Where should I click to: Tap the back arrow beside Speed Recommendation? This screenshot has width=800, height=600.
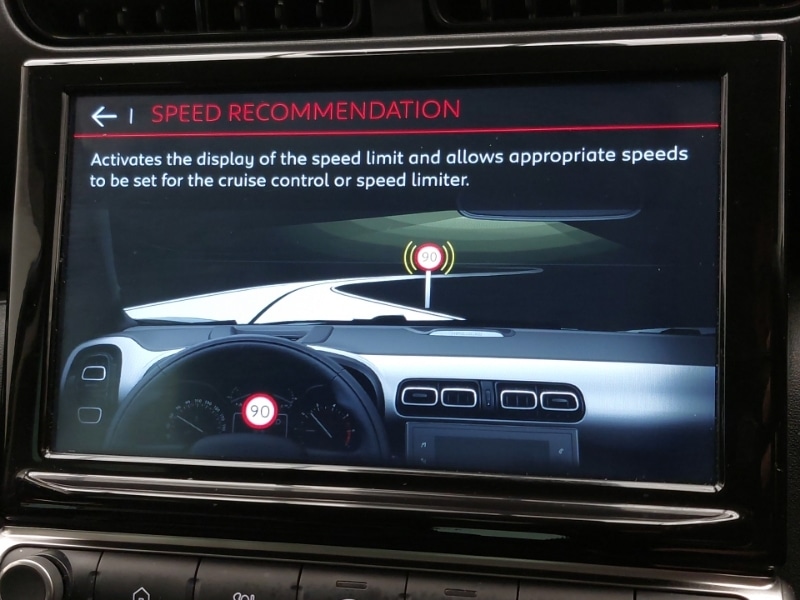pos(105,116)
